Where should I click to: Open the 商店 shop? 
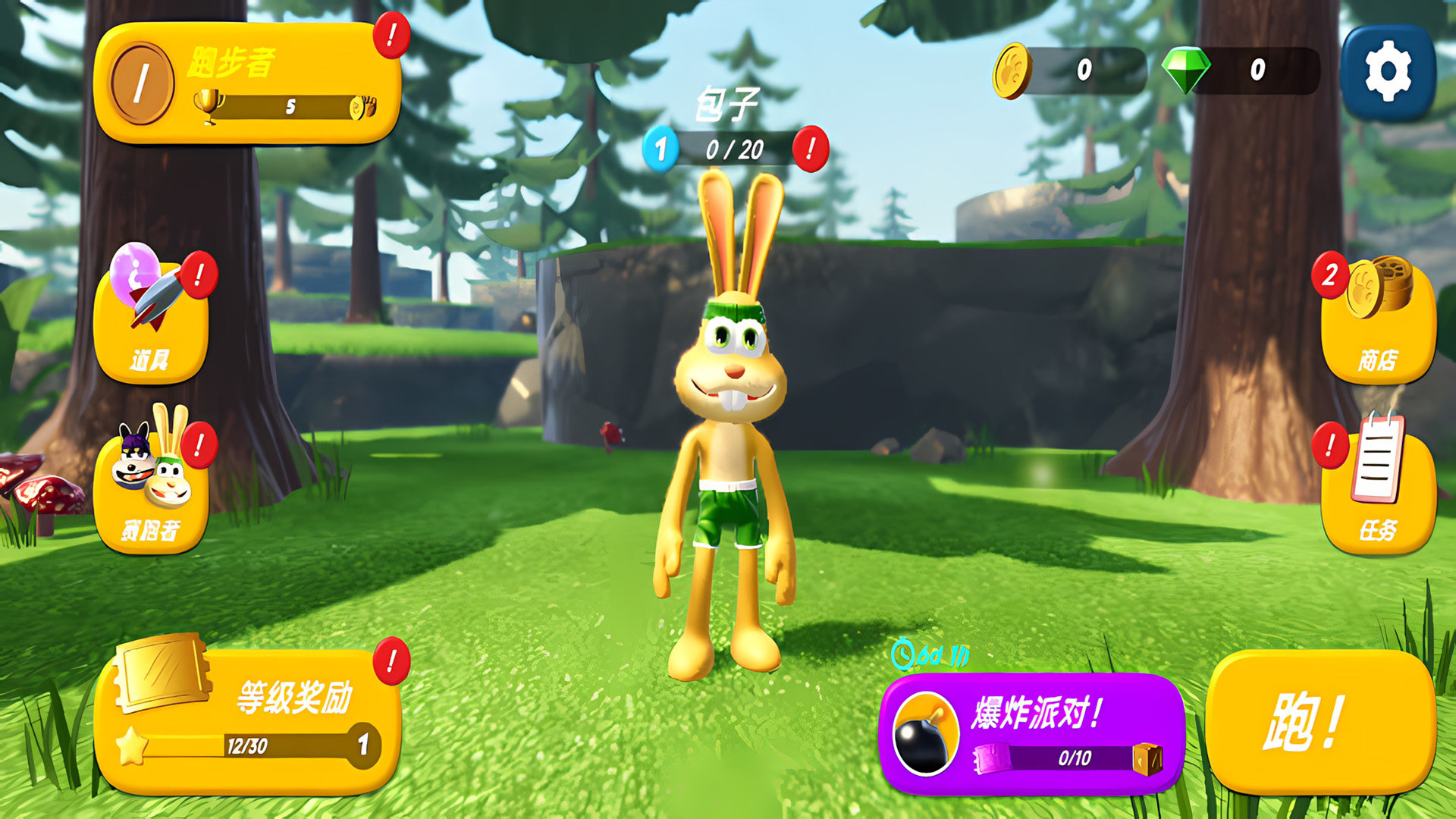(x=1378, y=324)
